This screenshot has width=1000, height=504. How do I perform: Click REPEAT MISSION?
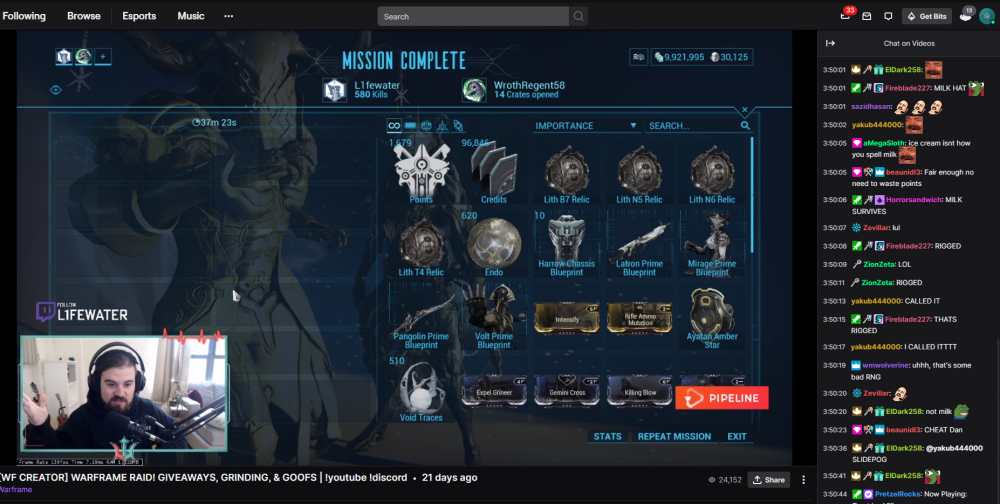tap(674, 437)
